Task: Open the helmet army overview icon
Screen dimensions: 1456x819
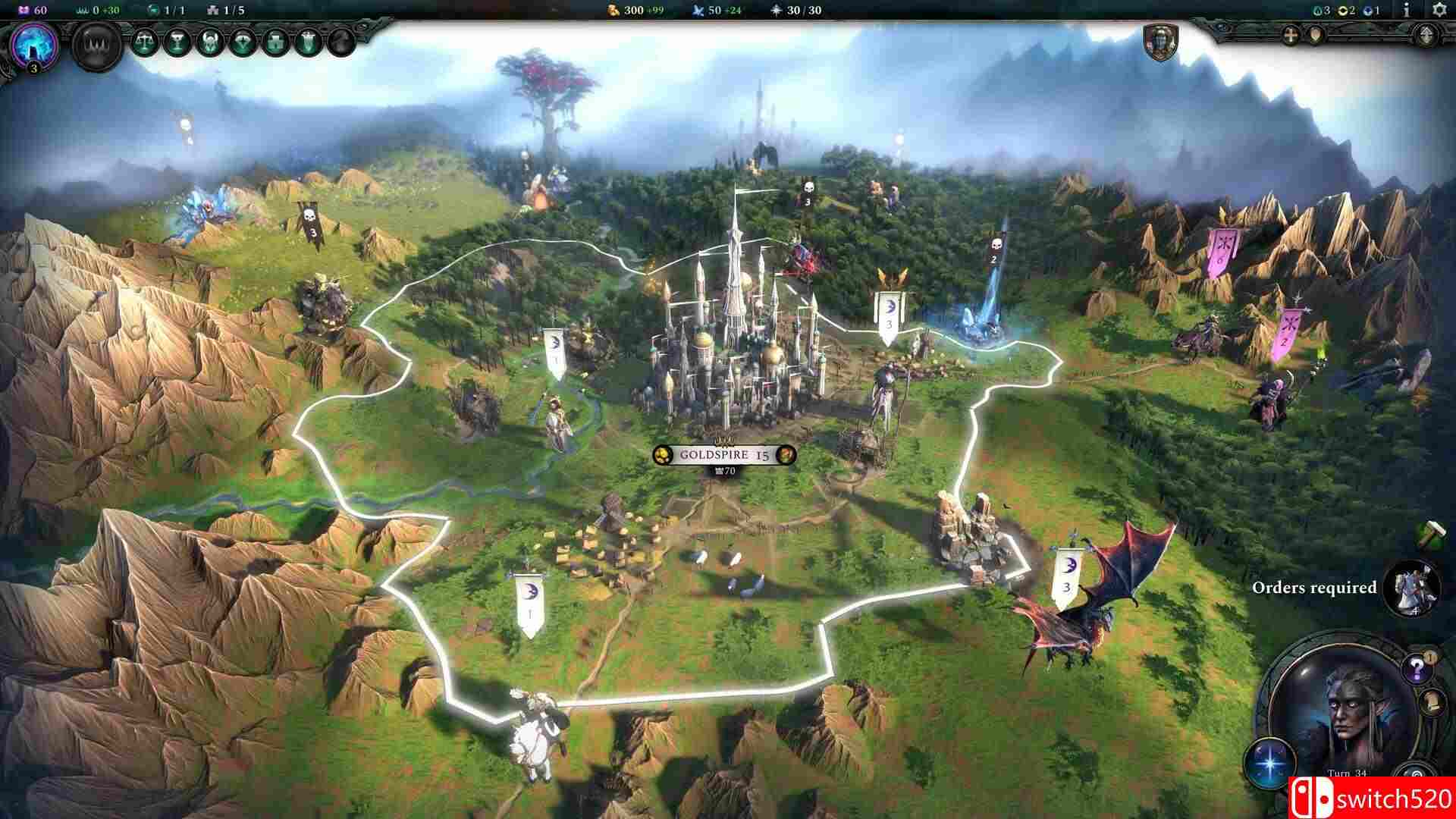Action: pos(210,42)
